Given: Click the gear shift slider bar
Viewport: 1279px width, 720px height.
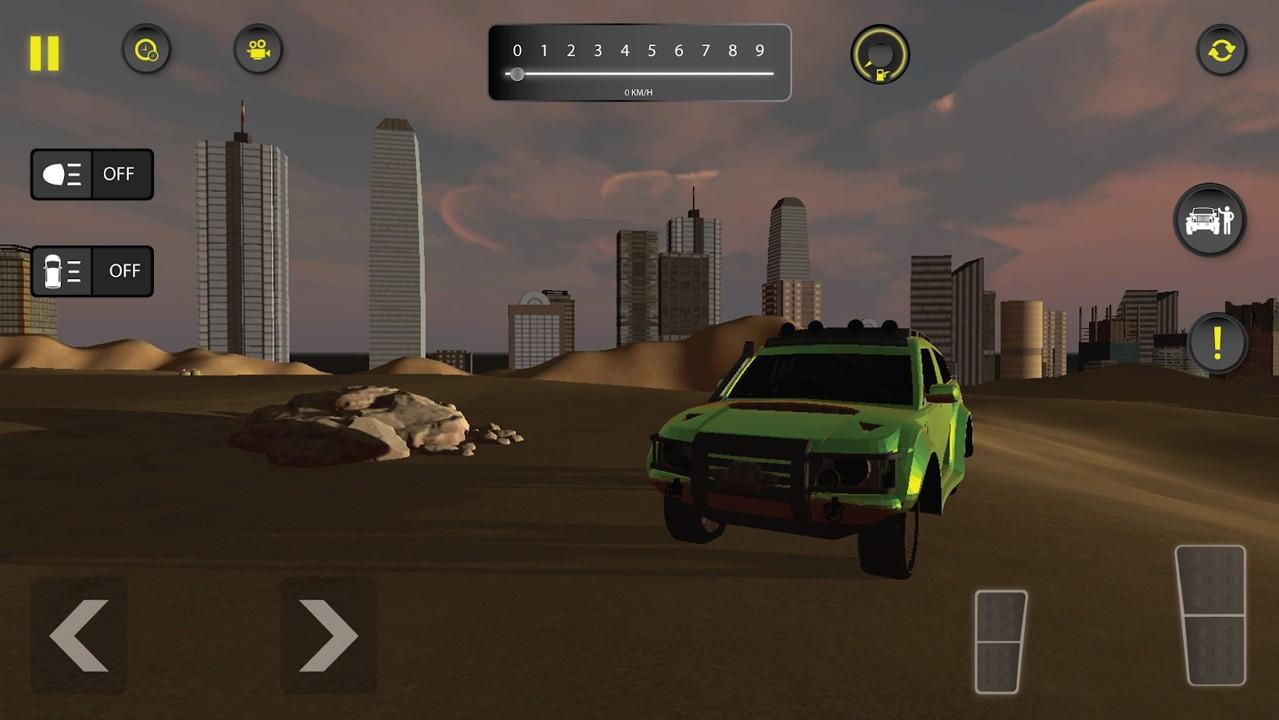Looking at the screenshot, I should pyautogui.click(x=640, y=73).
